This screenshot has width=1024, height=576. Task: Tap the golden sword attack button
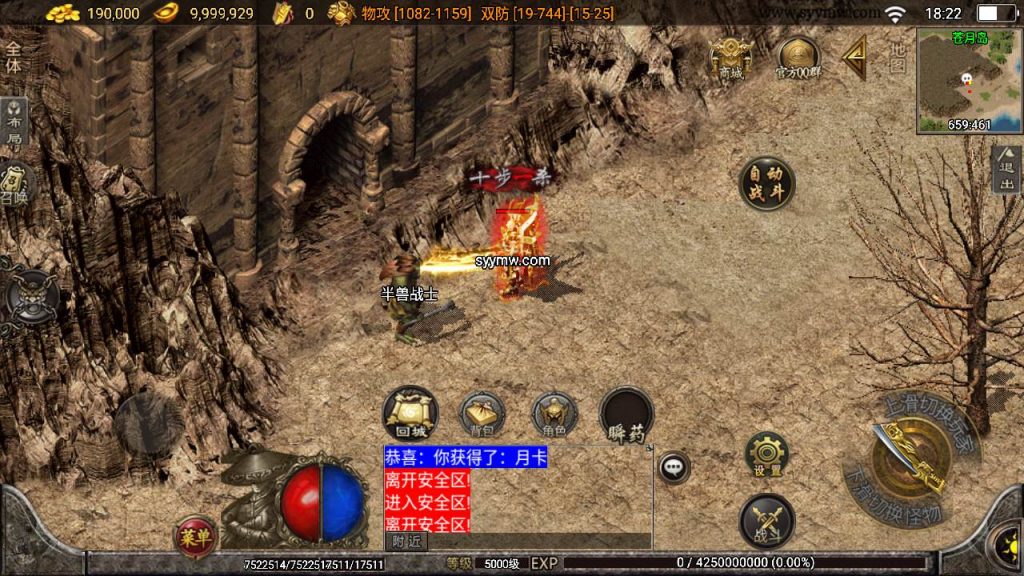pos(910,459)
